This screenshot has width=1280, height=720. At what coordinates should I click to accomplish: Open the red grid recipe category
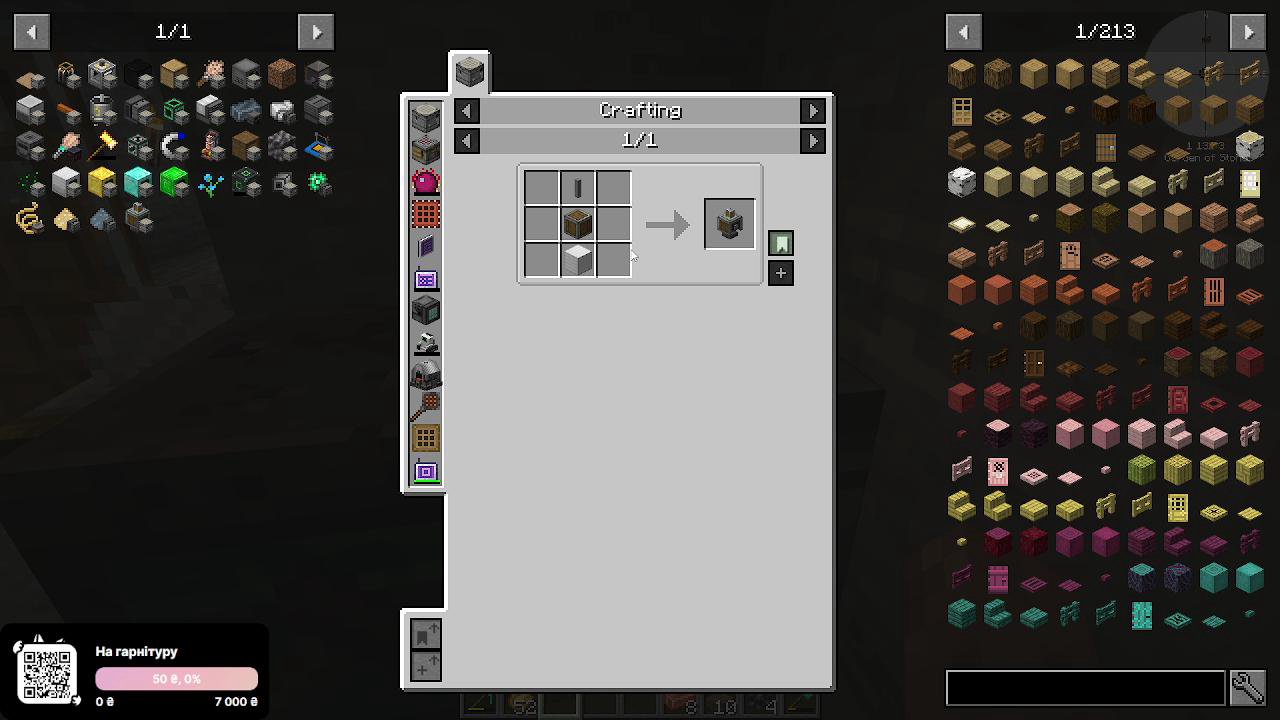click(425, 212)
